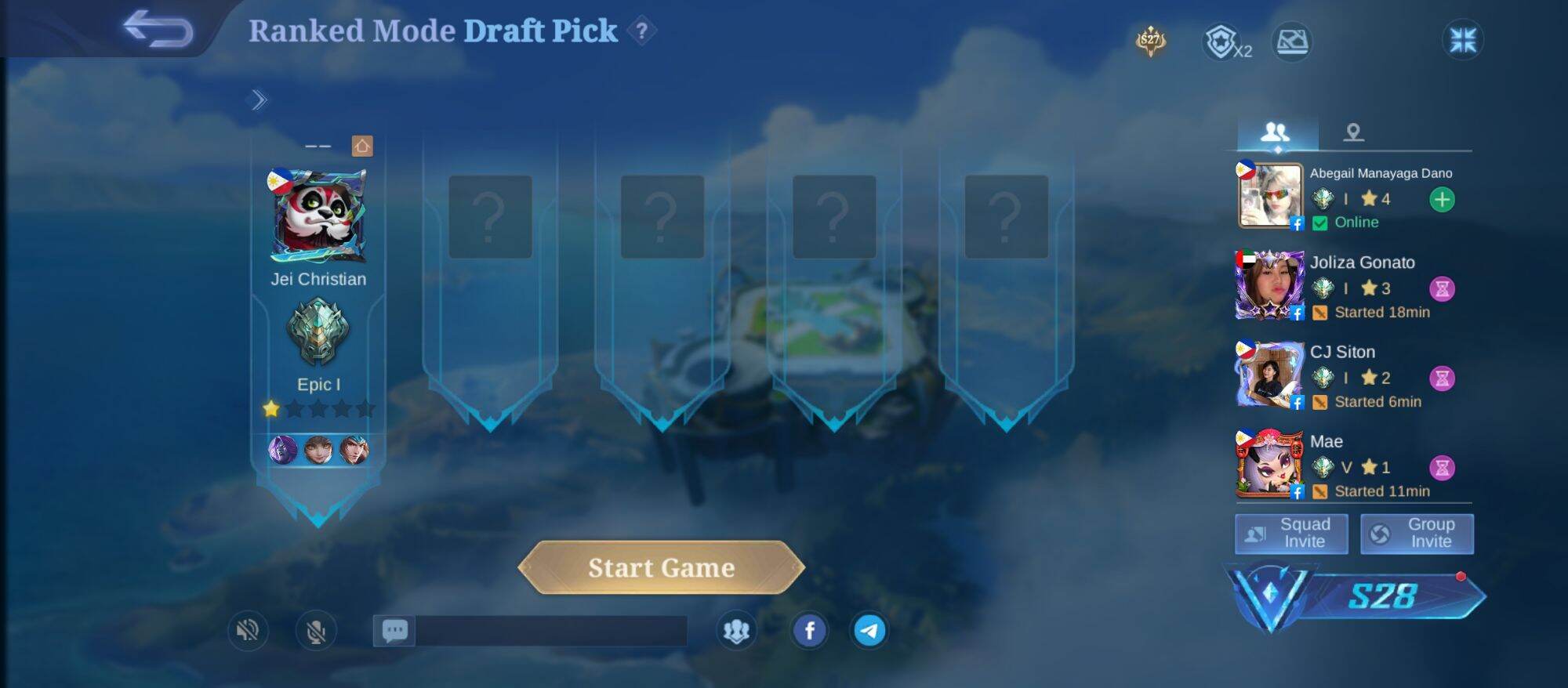The image size is (1568, 688).
Task: Share the lobby via Facebook icon
Action: (810, 630)
